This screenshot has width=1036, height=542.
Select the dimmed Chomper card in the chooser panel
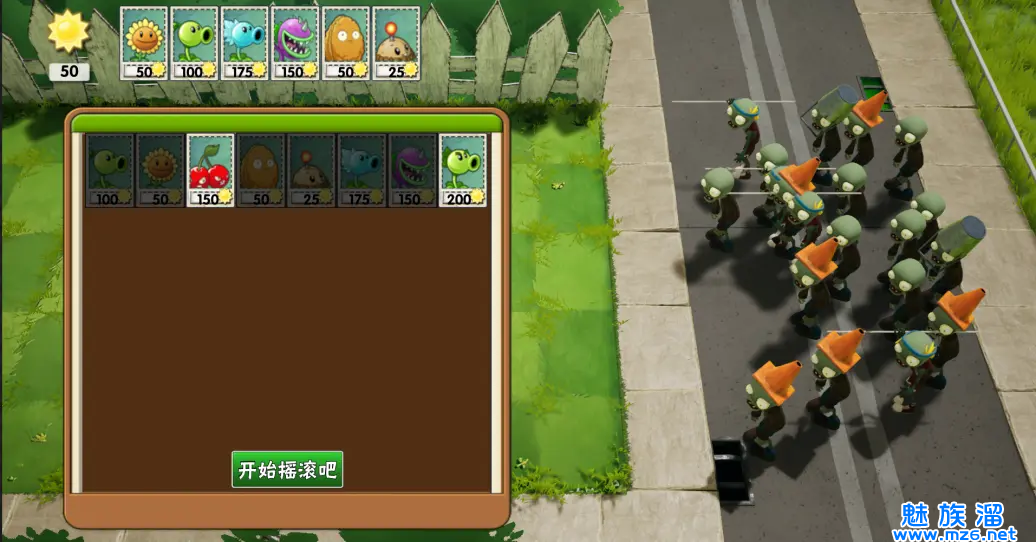(x=412, y=170)
